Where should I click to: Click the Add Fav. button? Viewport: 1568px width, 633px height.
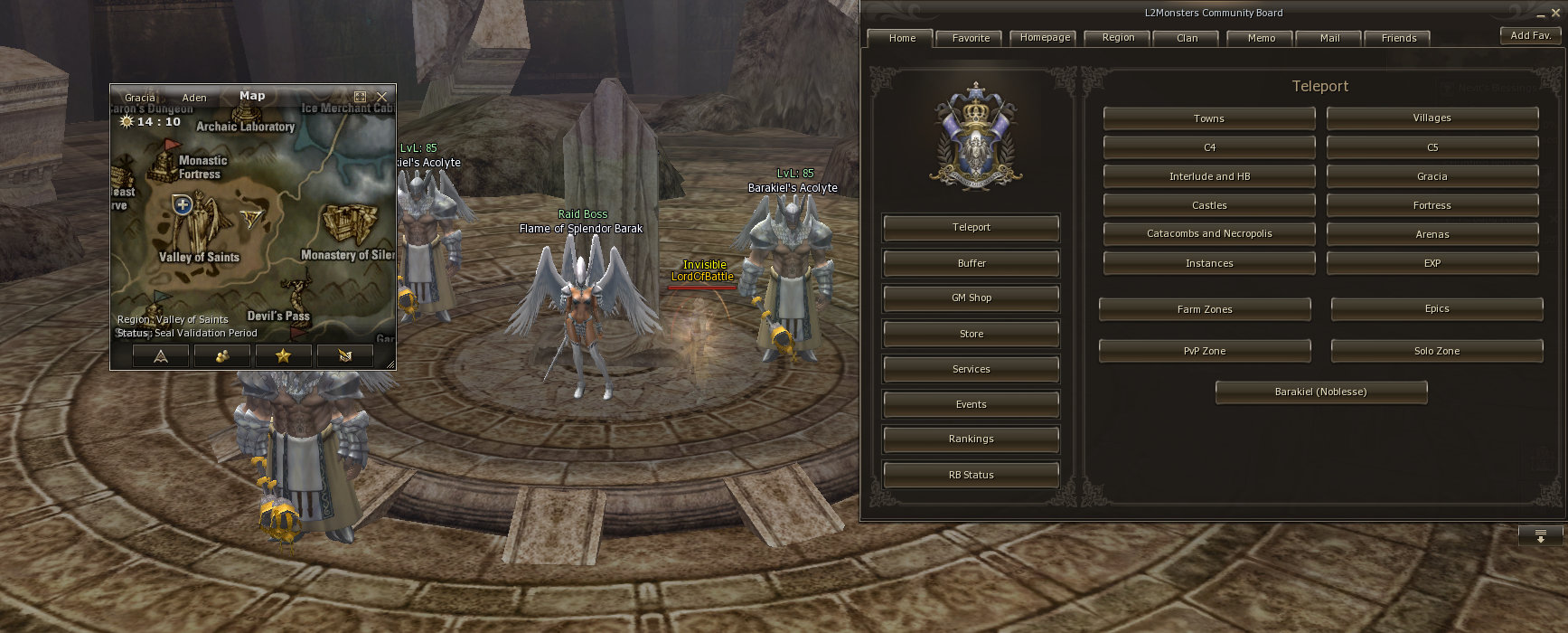point(1530,35)
